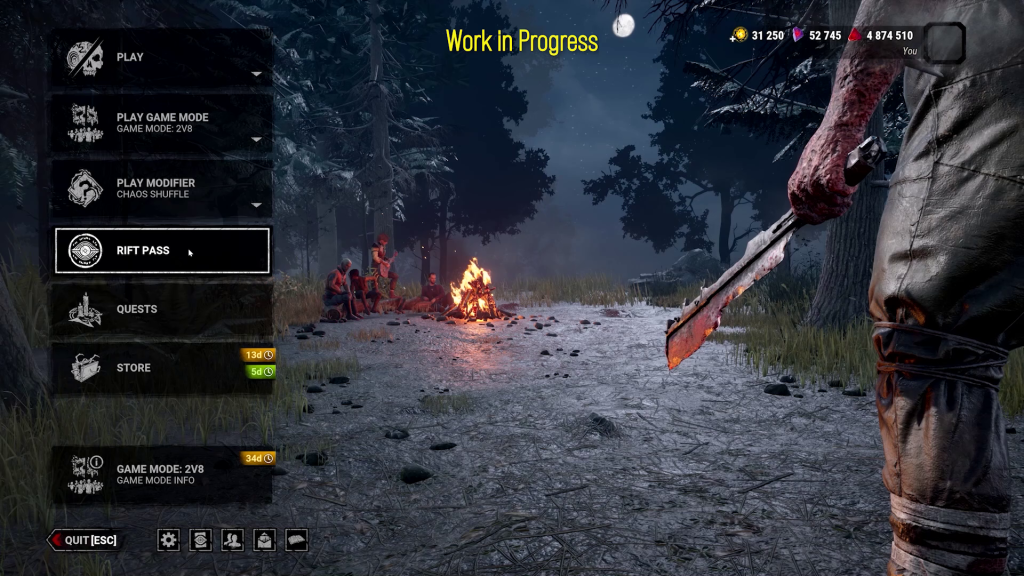Open the Play menu entry
Image resolution: width=1024 pixels, height=576 pixels.
coord(162,58)
